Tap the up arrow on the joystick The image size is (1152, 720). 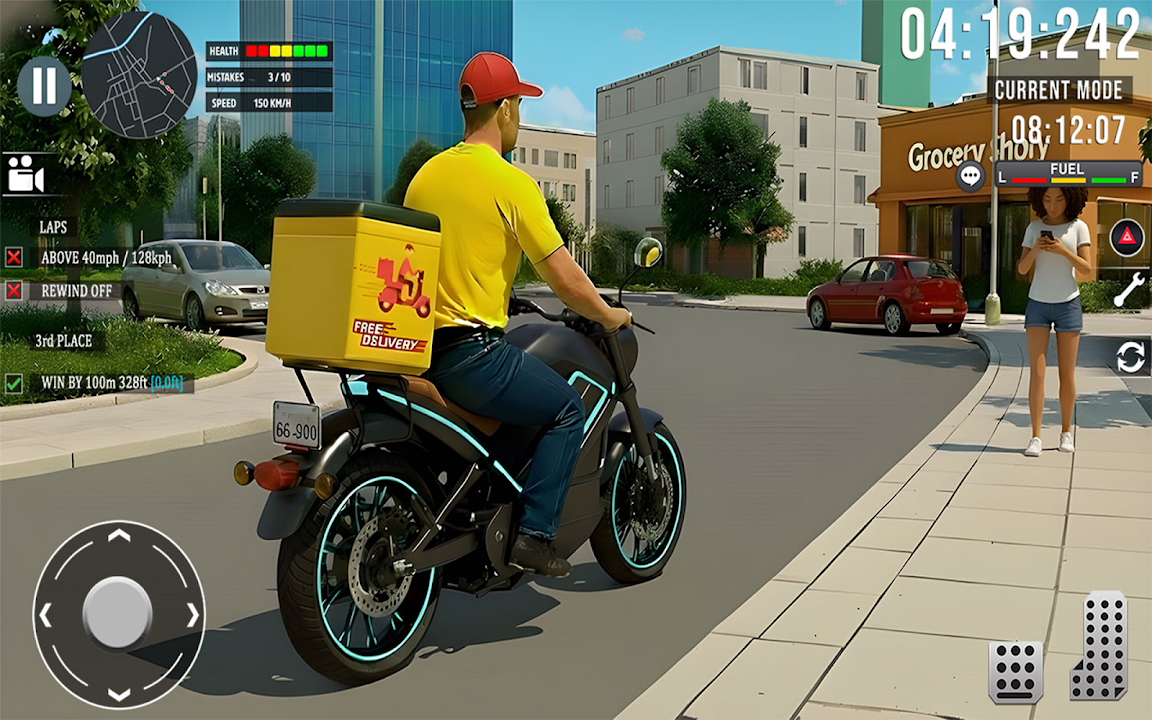click(119, 536)
